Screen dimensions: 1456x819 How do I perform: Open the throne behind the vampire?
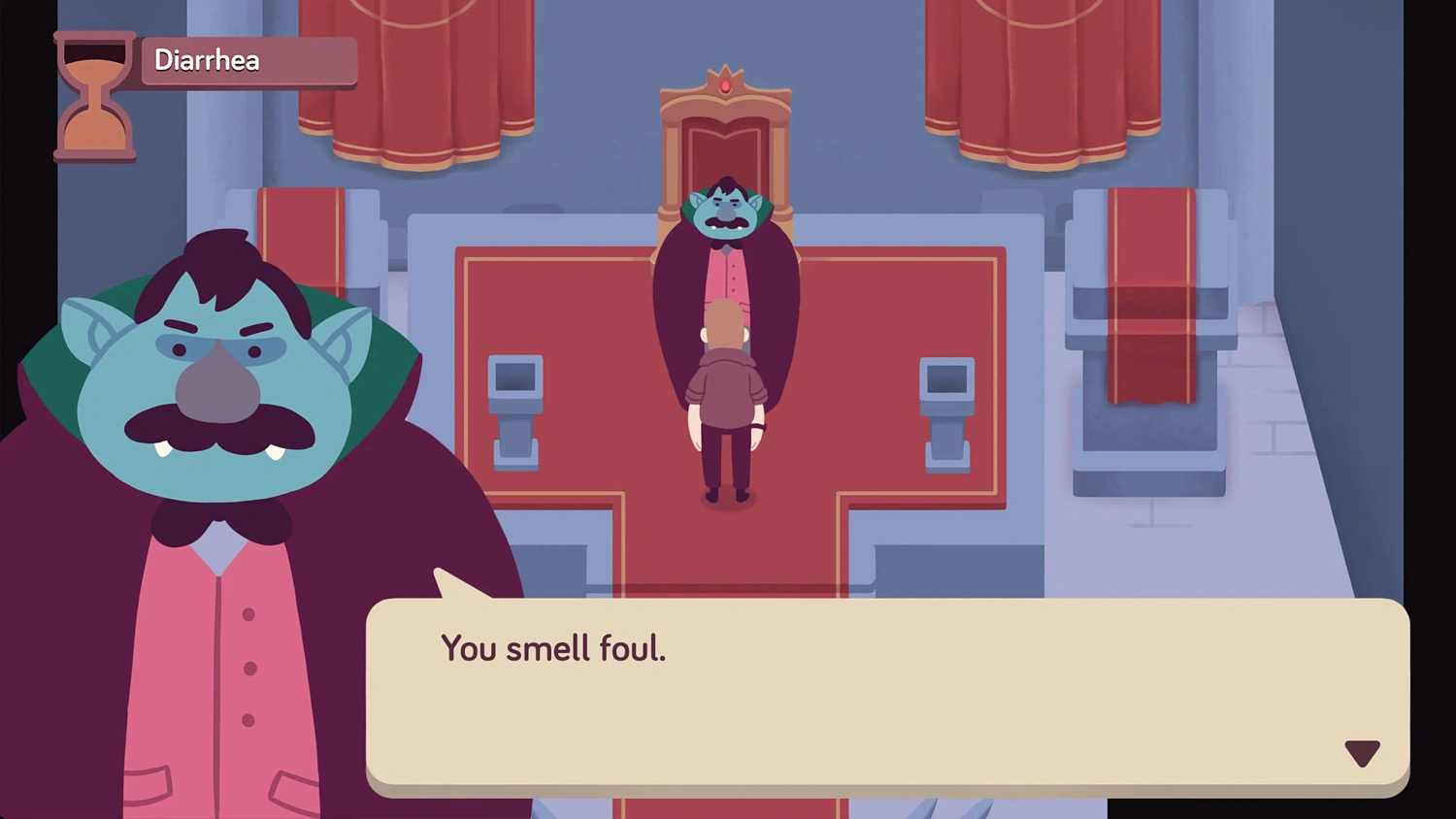726,146
